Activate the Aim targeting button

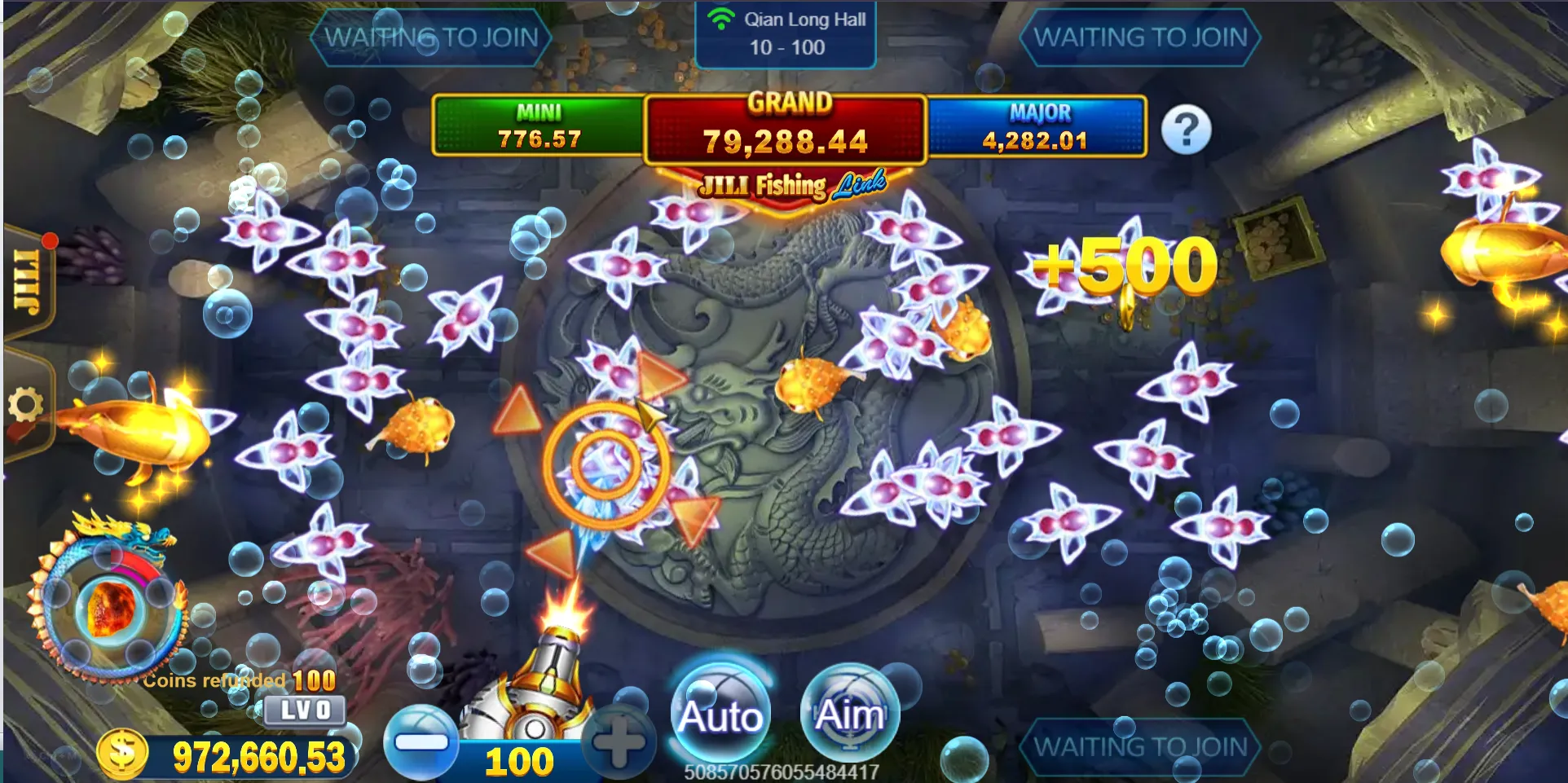coord(849,714)
